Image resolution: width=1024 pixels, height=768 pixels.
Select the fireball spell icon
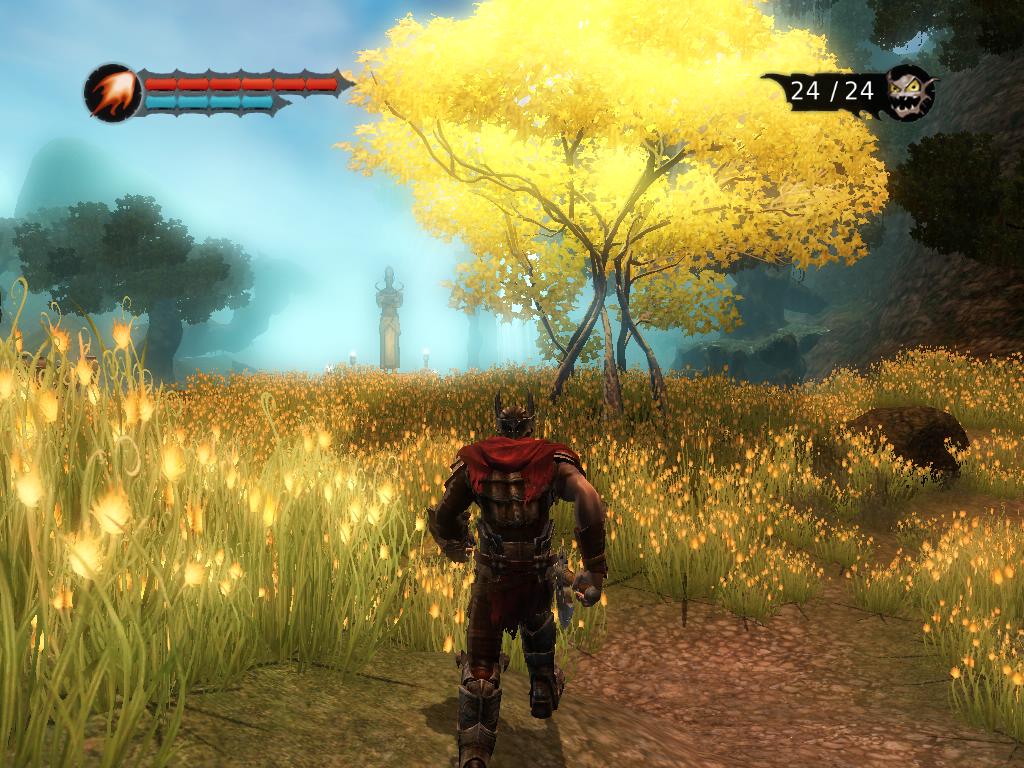[111, 93]
